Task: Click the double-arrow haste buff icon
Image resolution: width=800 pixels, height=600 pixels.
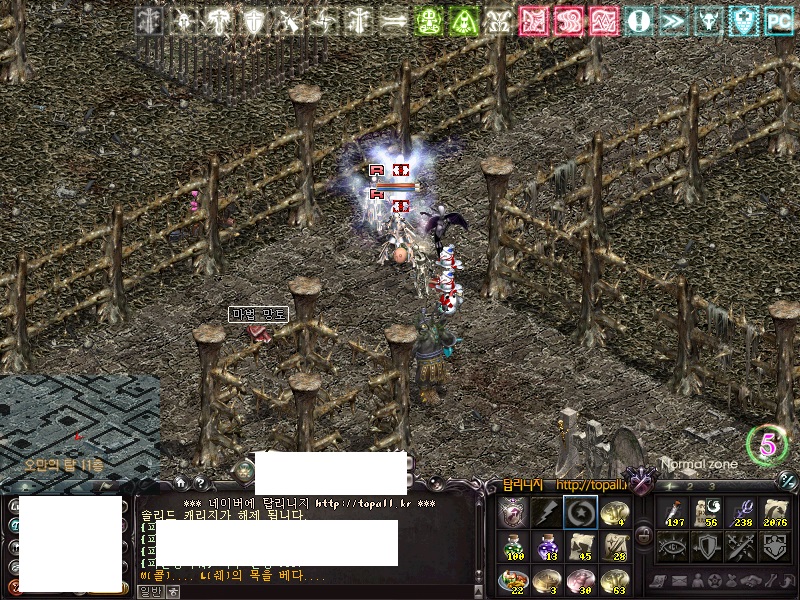Action: [x=673, y=20]
